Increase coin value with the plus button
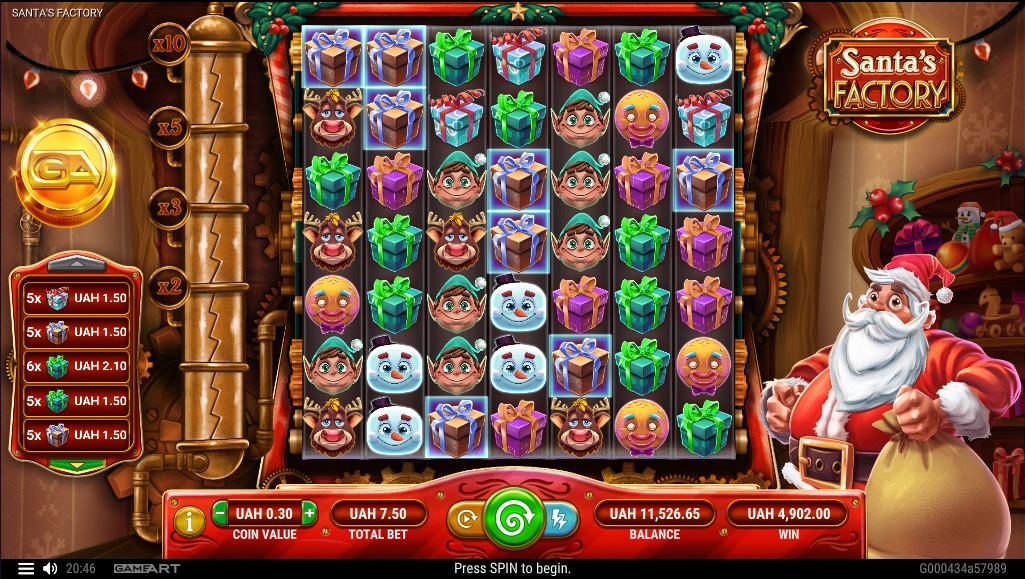1025x579 pixels. [309, 514]
